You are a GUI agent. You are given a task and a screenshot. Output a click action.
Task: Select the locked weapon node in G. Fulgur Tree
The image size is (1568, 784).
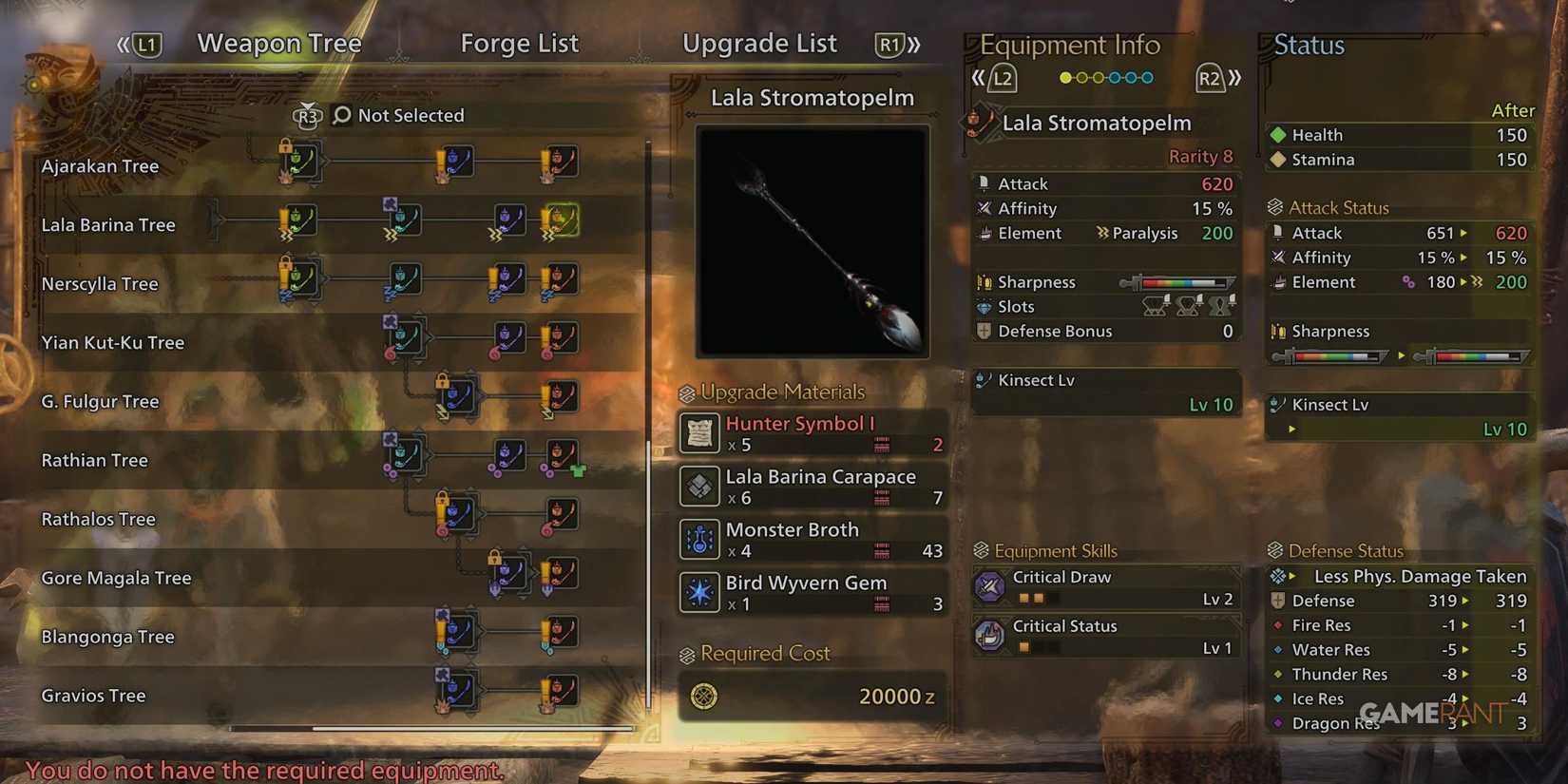456,396
